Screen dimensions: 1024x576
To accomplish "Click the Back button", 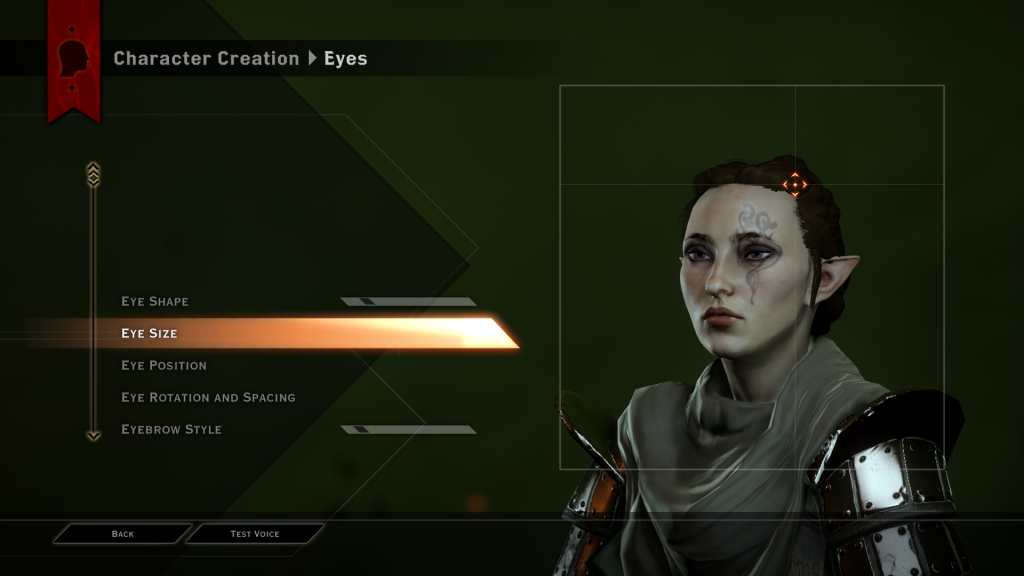I will (122, 534).
